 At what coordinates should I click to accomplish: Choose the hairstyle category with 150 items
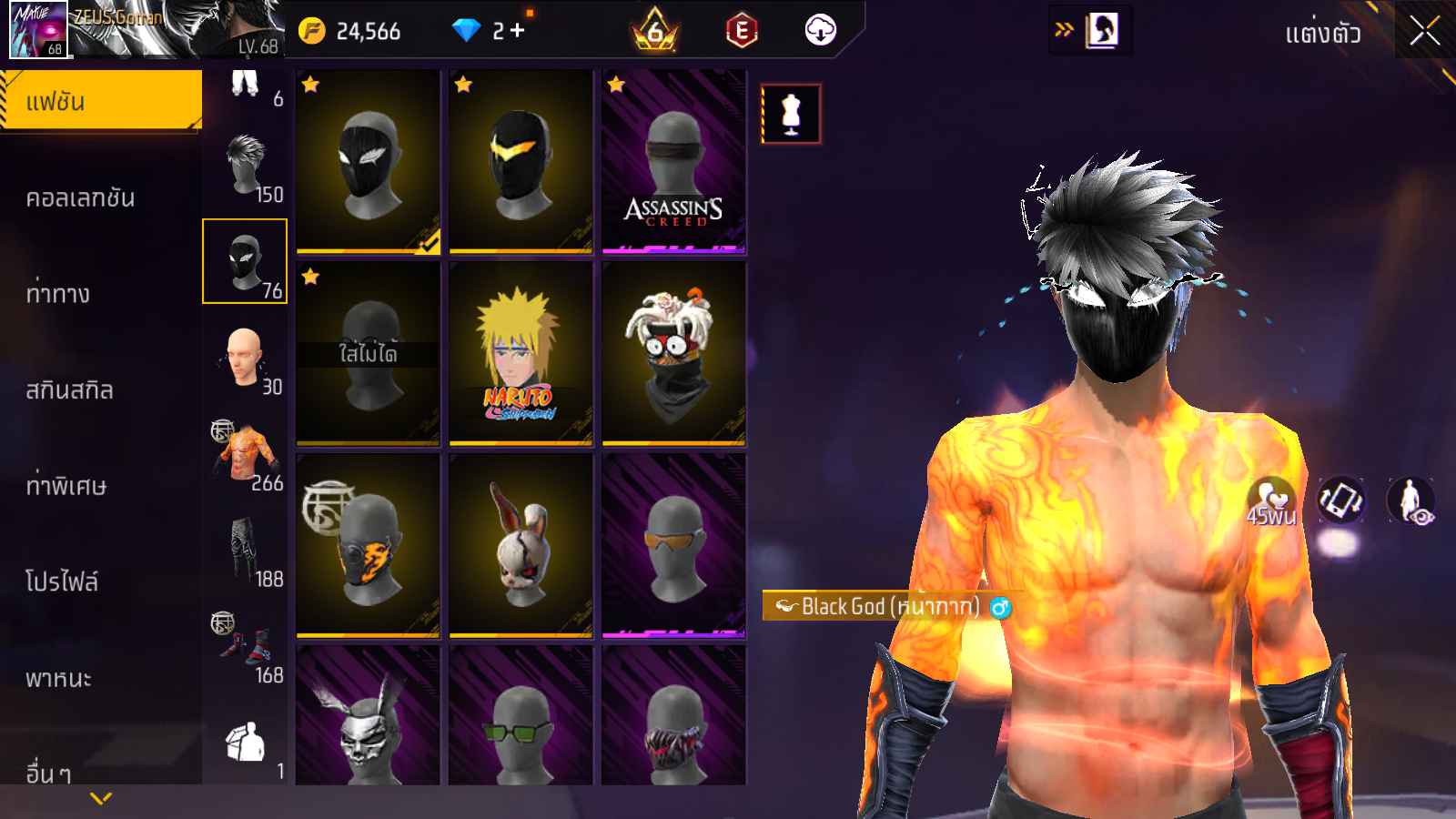pos(245,167)
